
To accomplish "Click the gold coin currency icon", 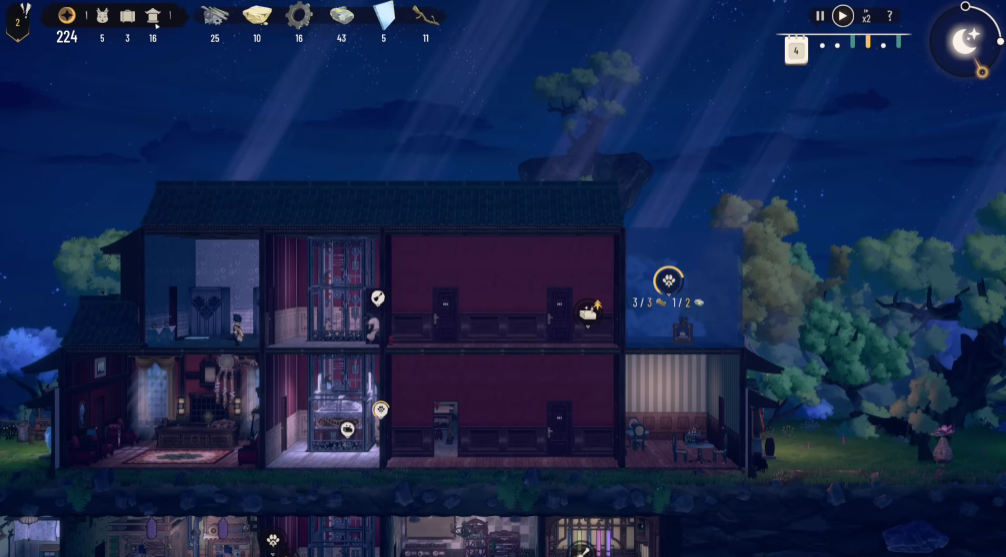I will (67, 15).
